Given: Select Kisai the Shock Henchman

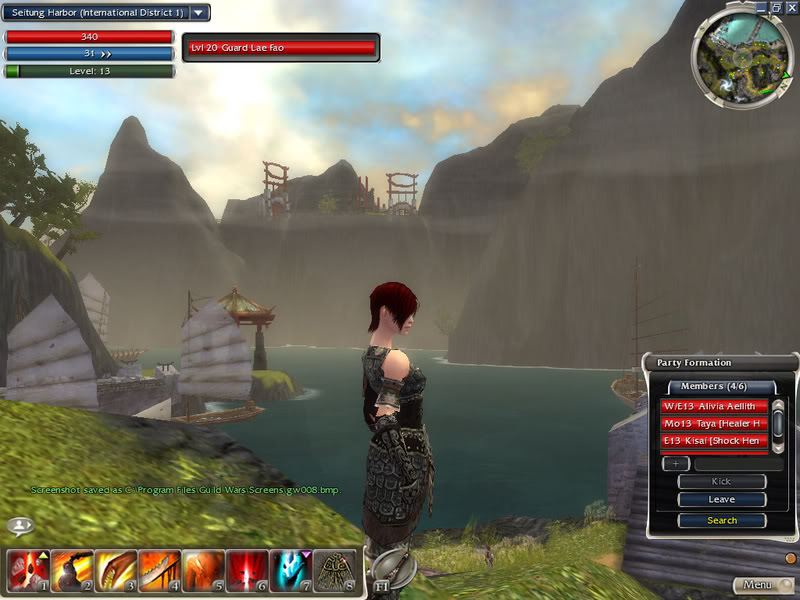Looking at the screenshot, I should point(714,440).
